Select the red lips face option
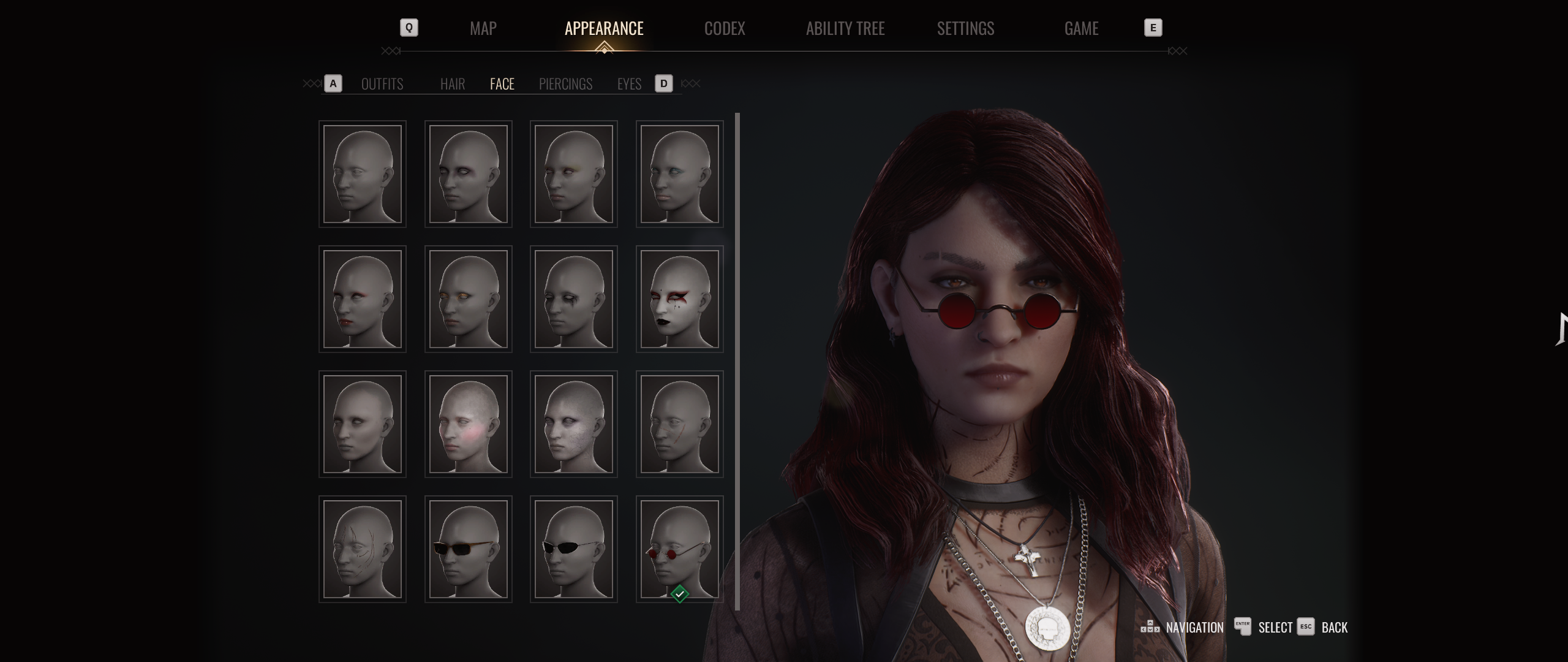This screenshot has width=1568, height=662. pyautogui.click(x=362, y=299)
